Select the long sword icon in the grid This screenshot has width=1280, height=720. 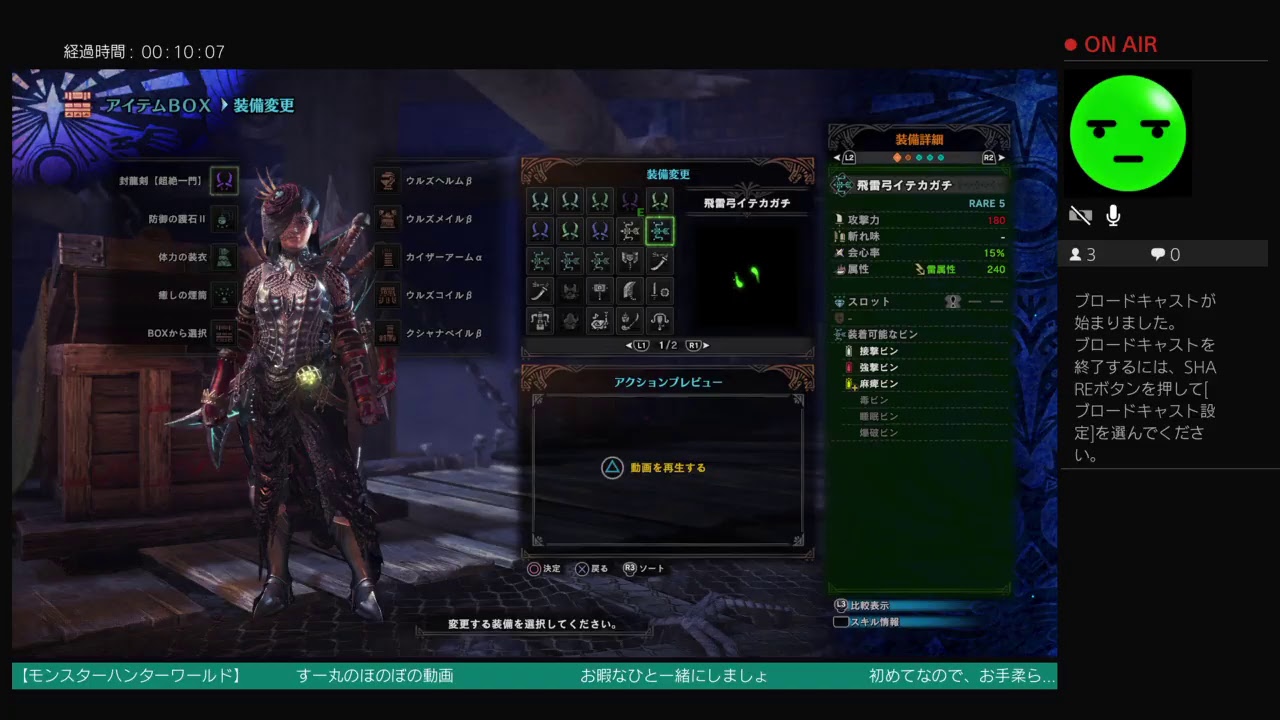tap(660, 261)
